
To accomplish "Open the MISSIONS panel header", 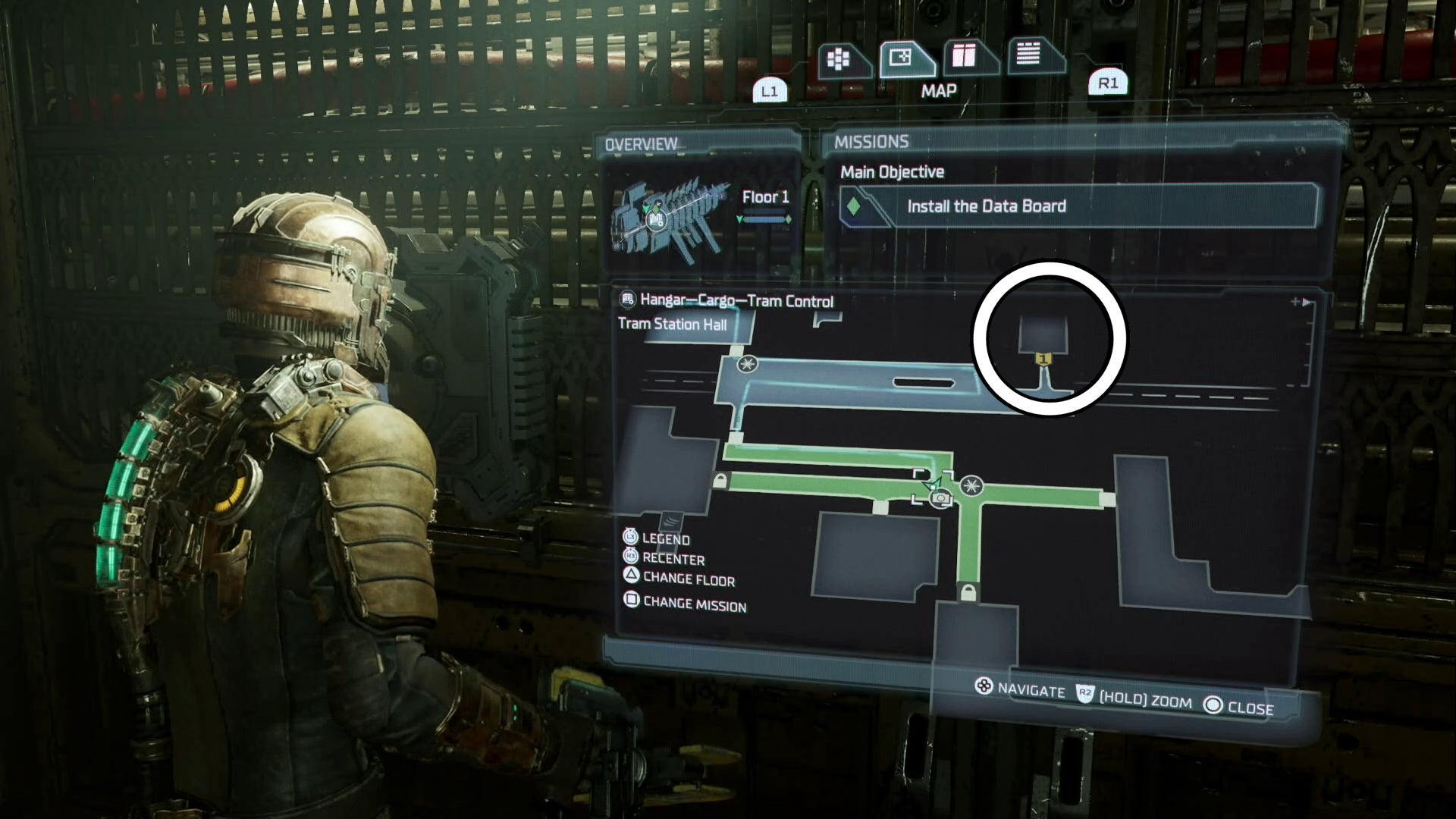I will (x=872, y=142).
